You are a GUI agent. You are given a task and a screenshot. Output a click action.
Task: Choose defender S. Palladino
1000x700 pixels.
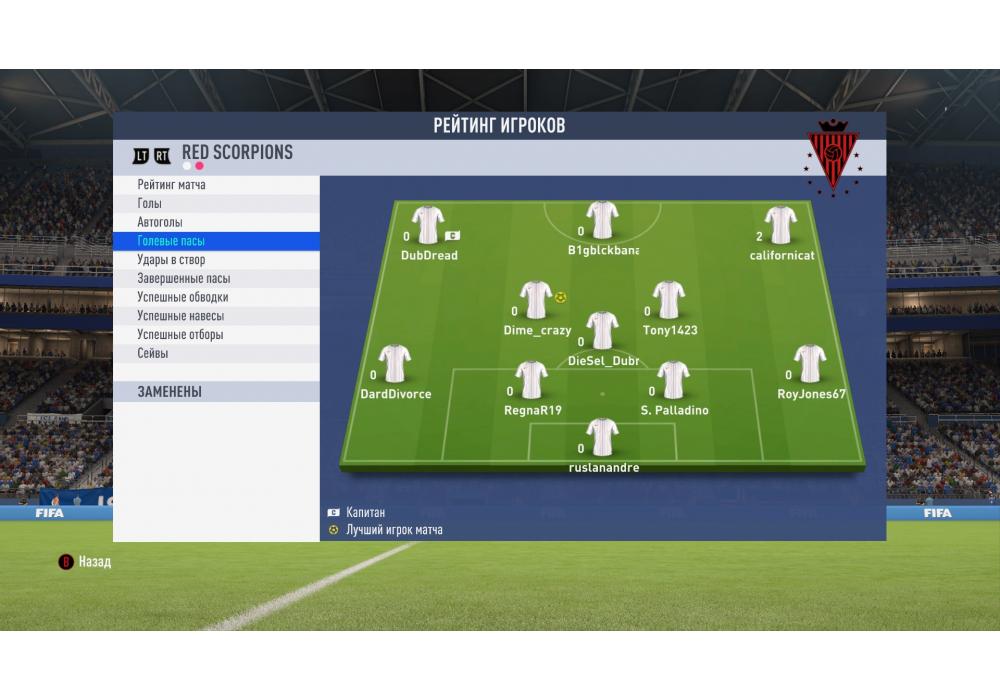[x=674, y=381]
